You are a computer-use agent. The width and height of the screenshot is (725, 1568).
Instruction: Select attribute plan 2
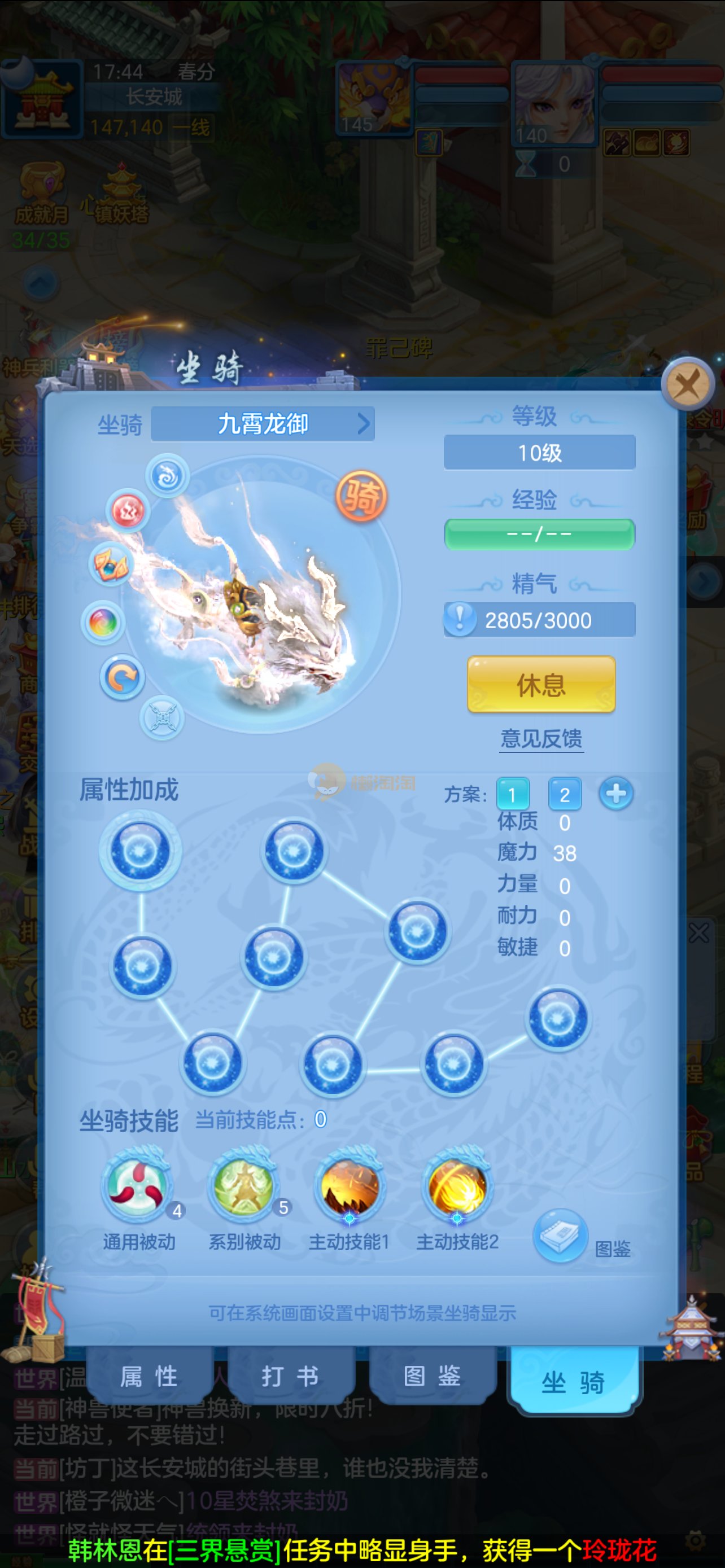coord(564,794)
